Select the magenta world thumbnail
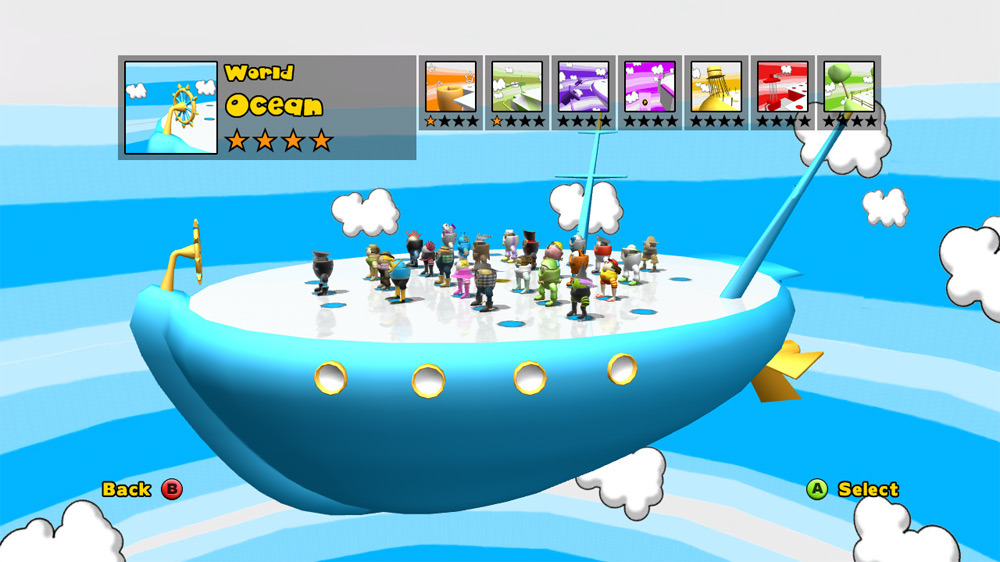Image resolution: width=1000 pixels, height=562 pixels. (649, 87)
